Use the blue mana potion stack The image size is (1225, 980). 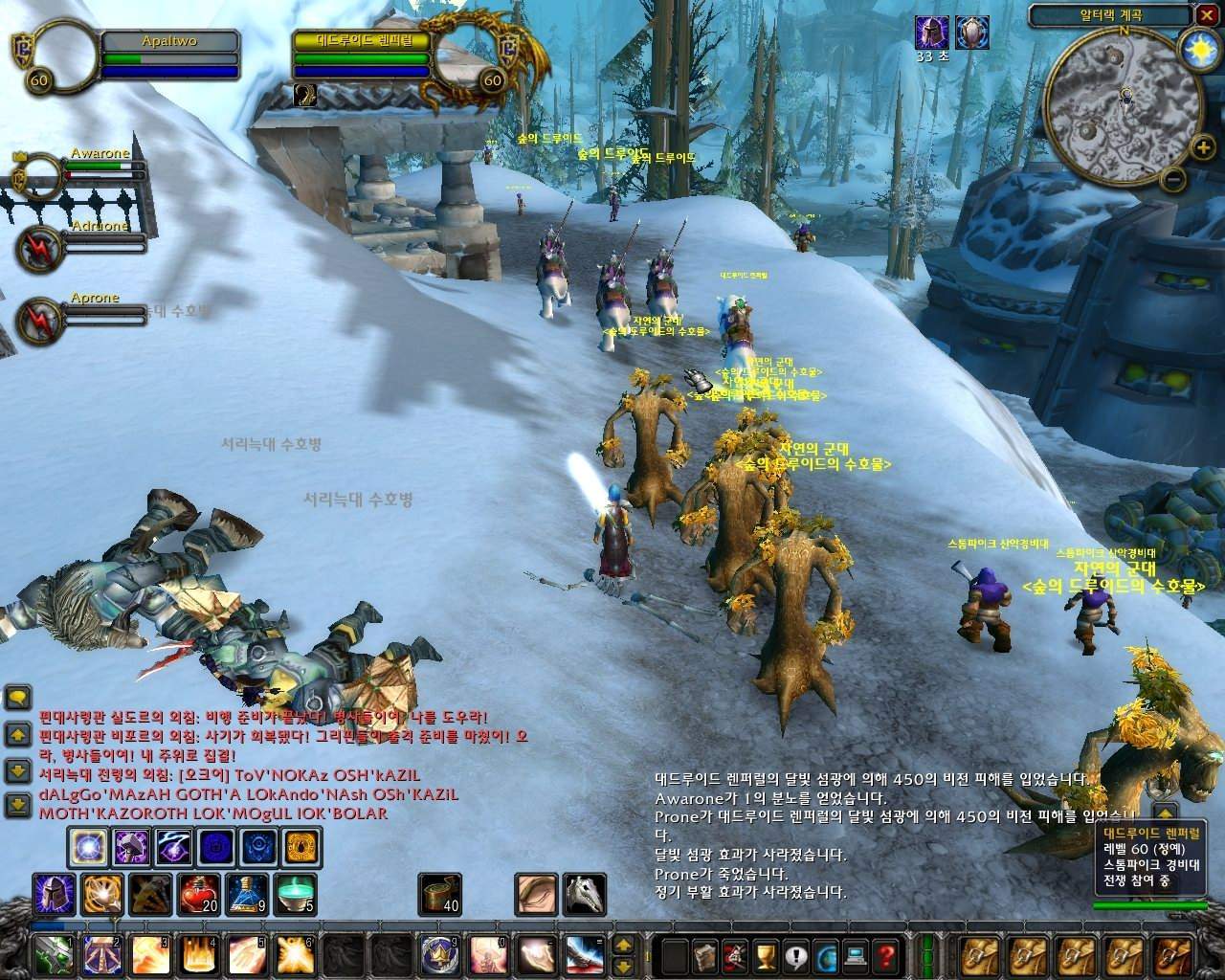pyautogui.click(x=246, y=894)
